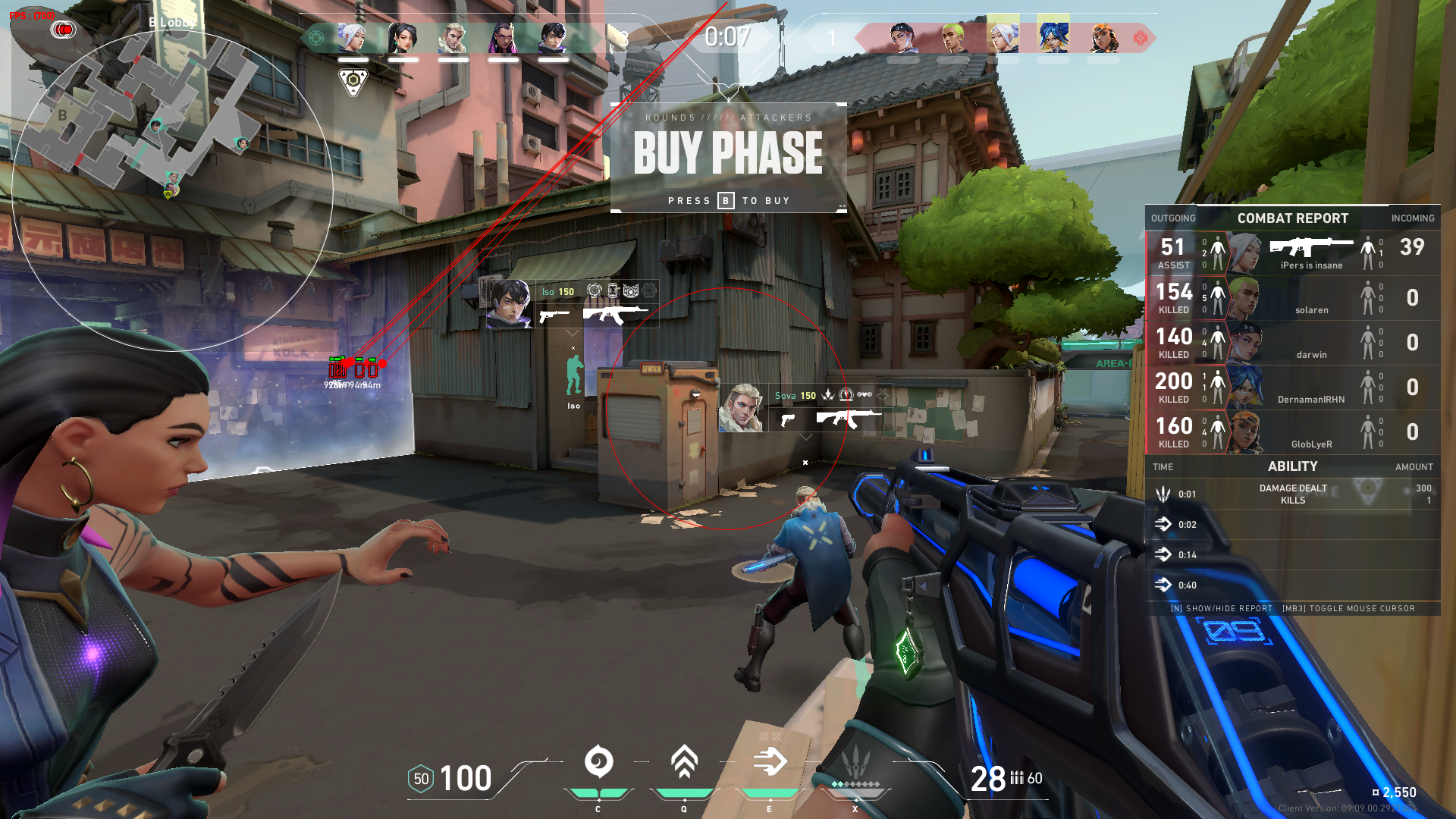Select GlobLyeR's combat report row
Image resolution: width=1456 pixels, height=819 pixels.
tap(1292, 432)
